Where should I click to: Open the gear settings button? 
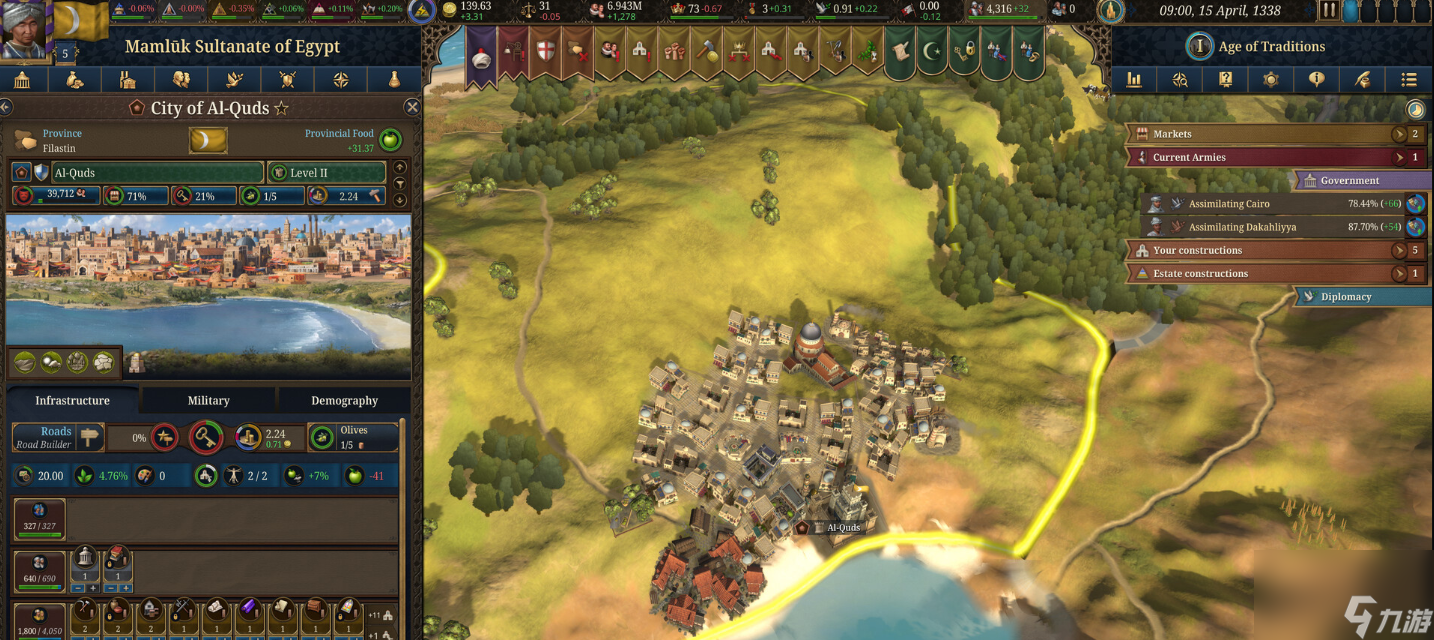point(1272,80)
